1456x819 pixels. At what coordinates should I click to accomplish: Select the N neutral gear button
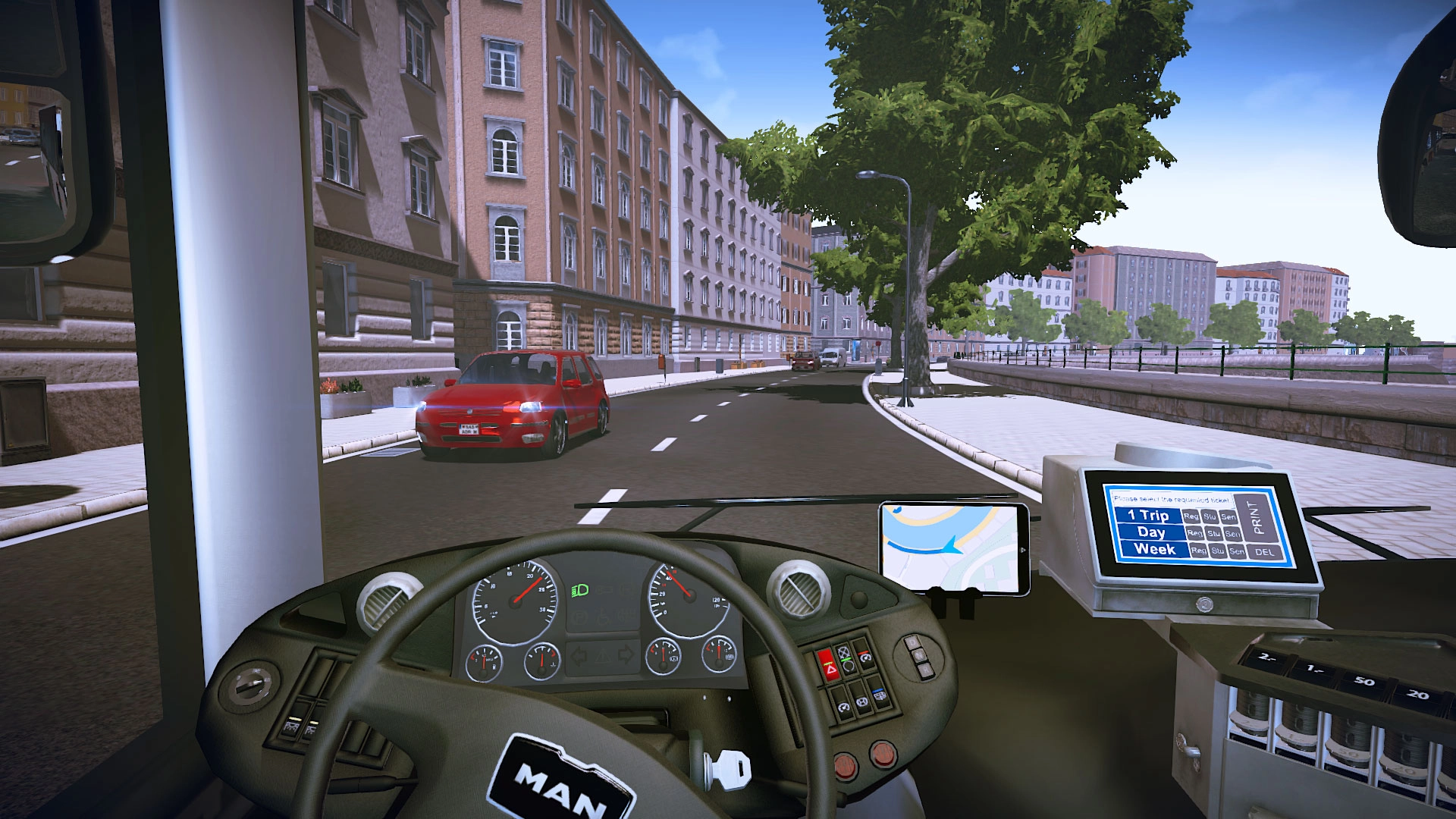[918, 656]
